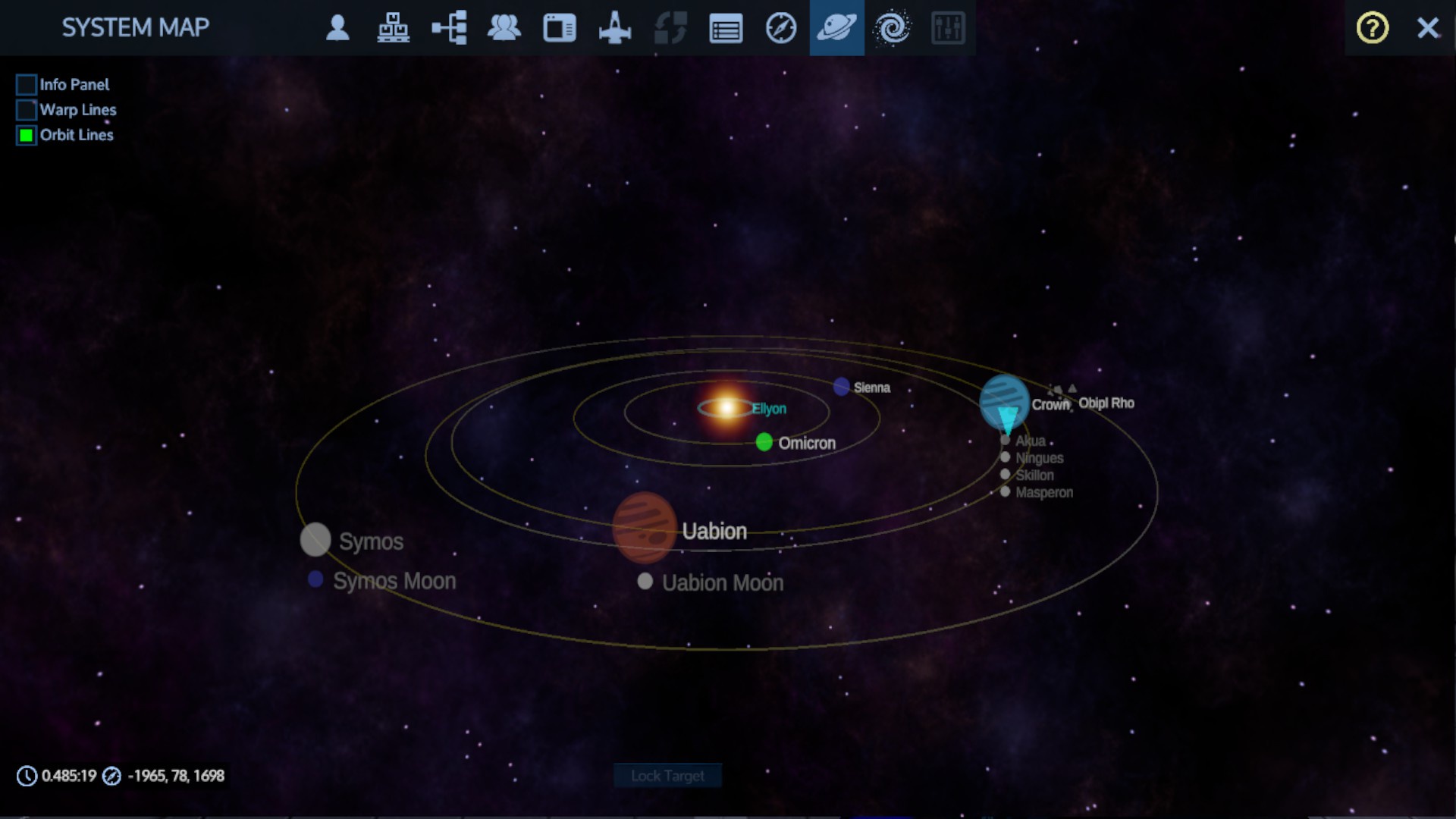Screen dimensions: 1456x819
Task: Toggle the Info Panel checkbox
Action: pos(27,85)
